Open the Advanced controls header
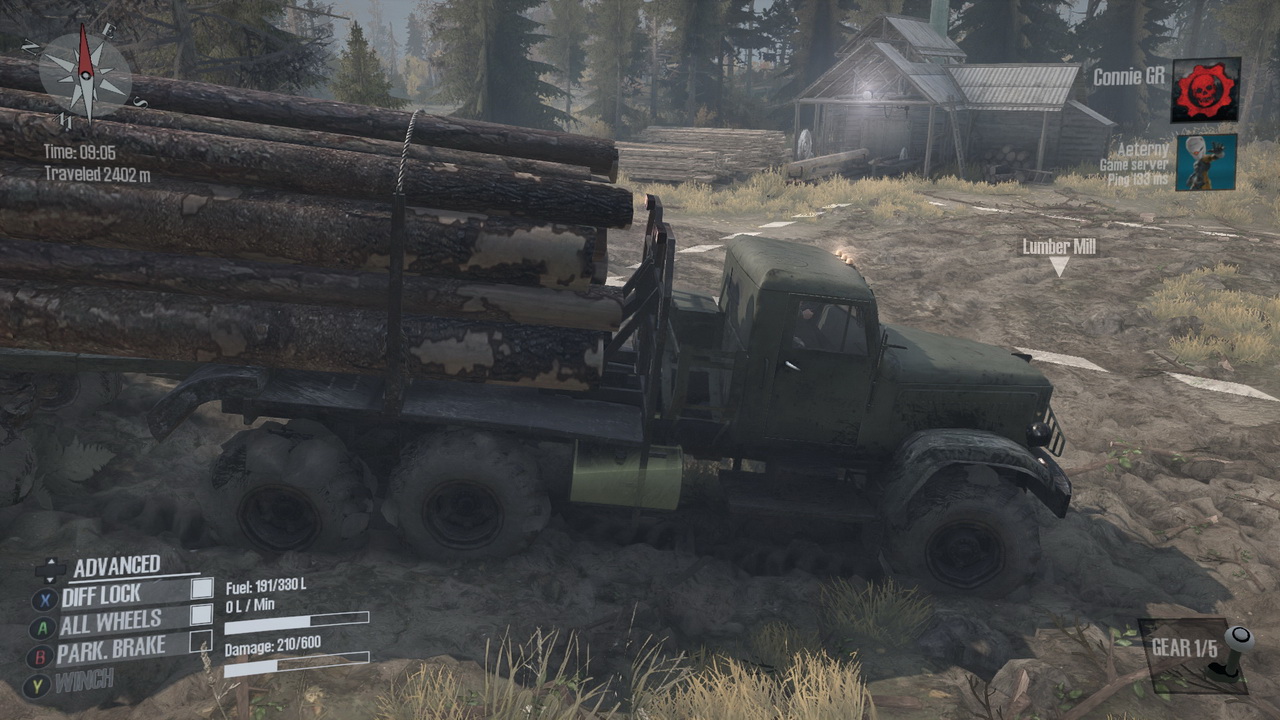The width and height of the screenshot is (1280, 720). click(116, 567)
